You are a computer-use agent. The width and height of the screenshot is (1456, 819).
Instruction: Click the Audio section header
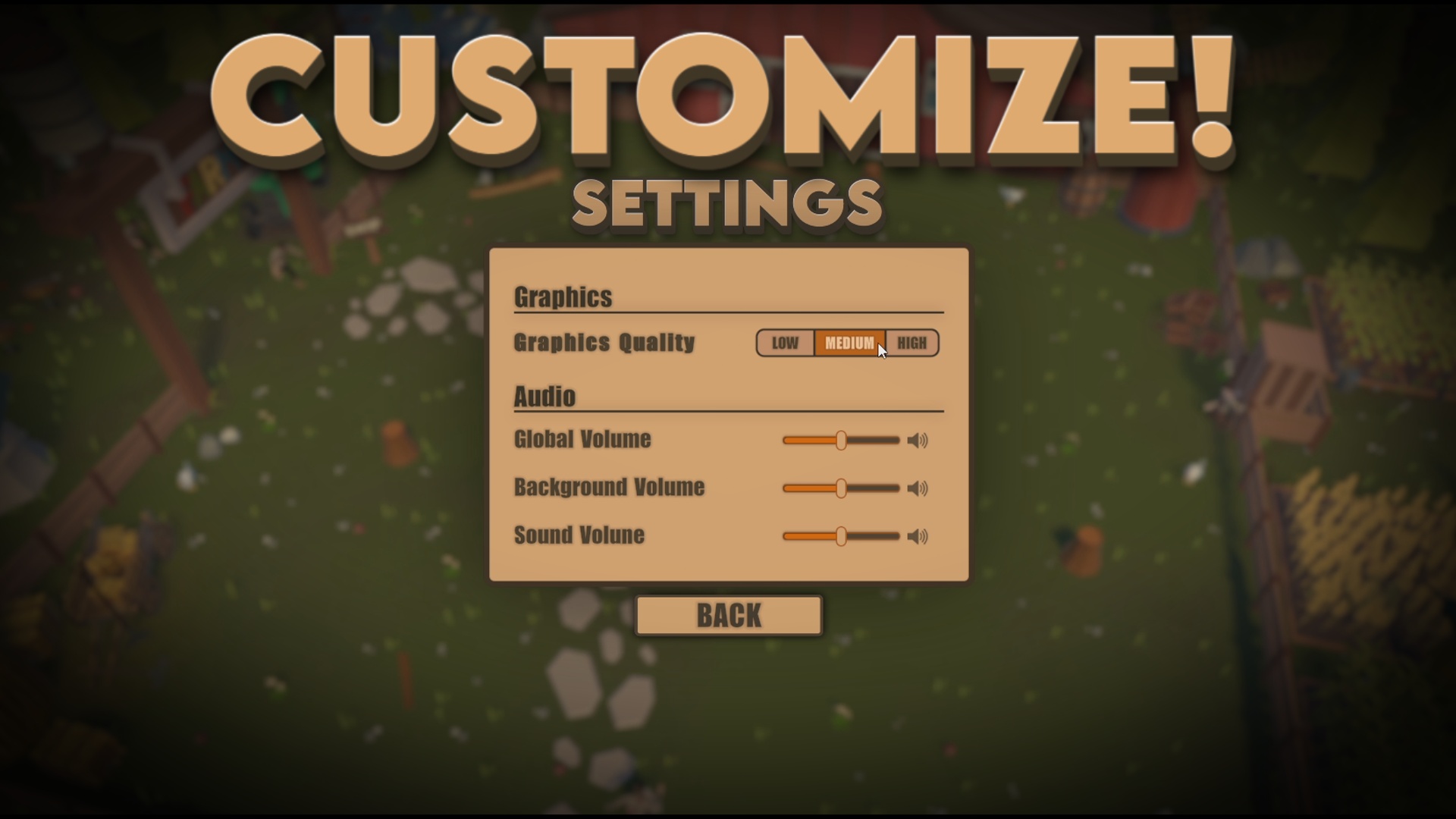544,396
